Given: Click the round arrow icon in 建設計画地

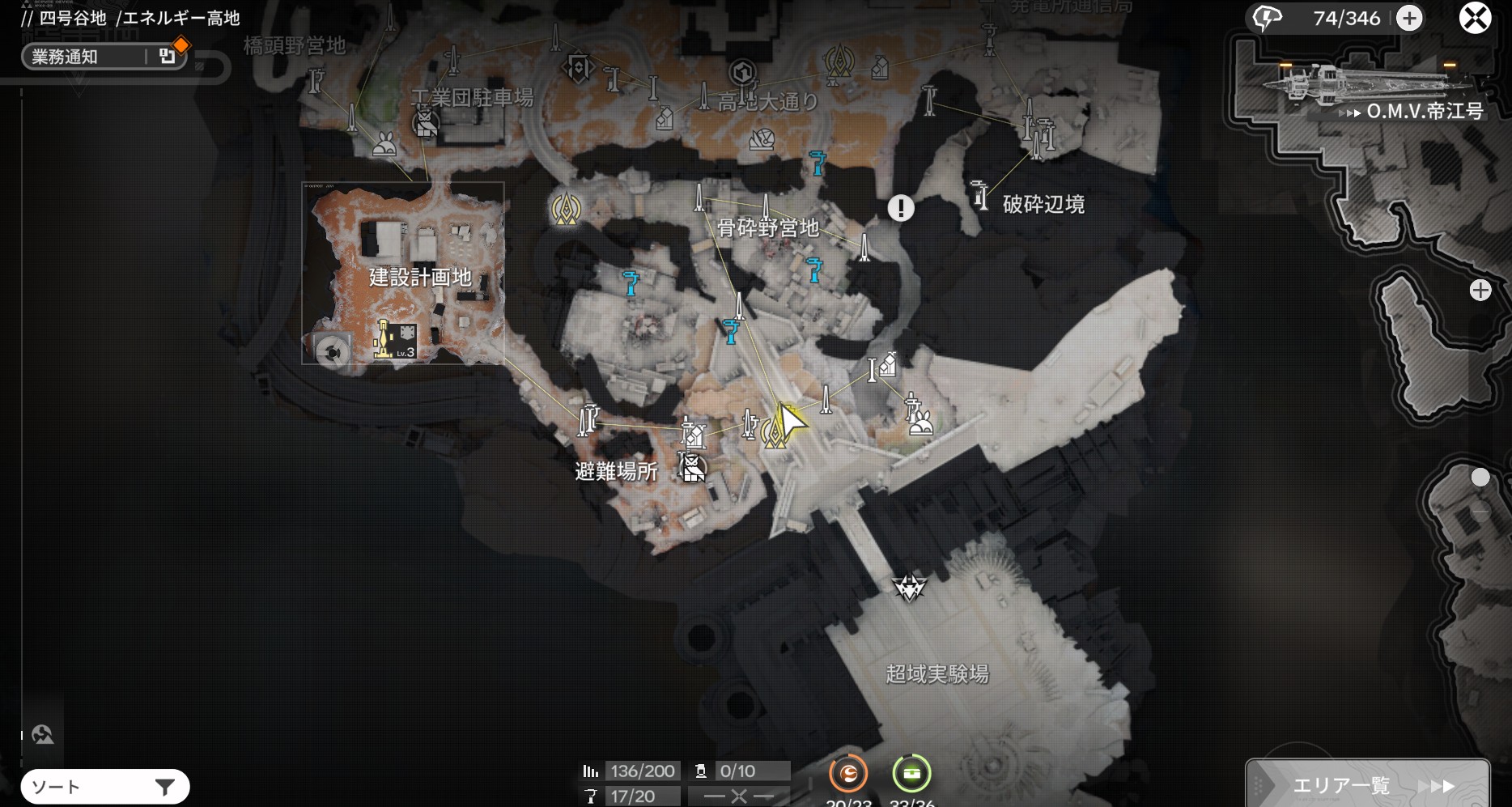Looking at the screenshot, I should click(332, 352).
